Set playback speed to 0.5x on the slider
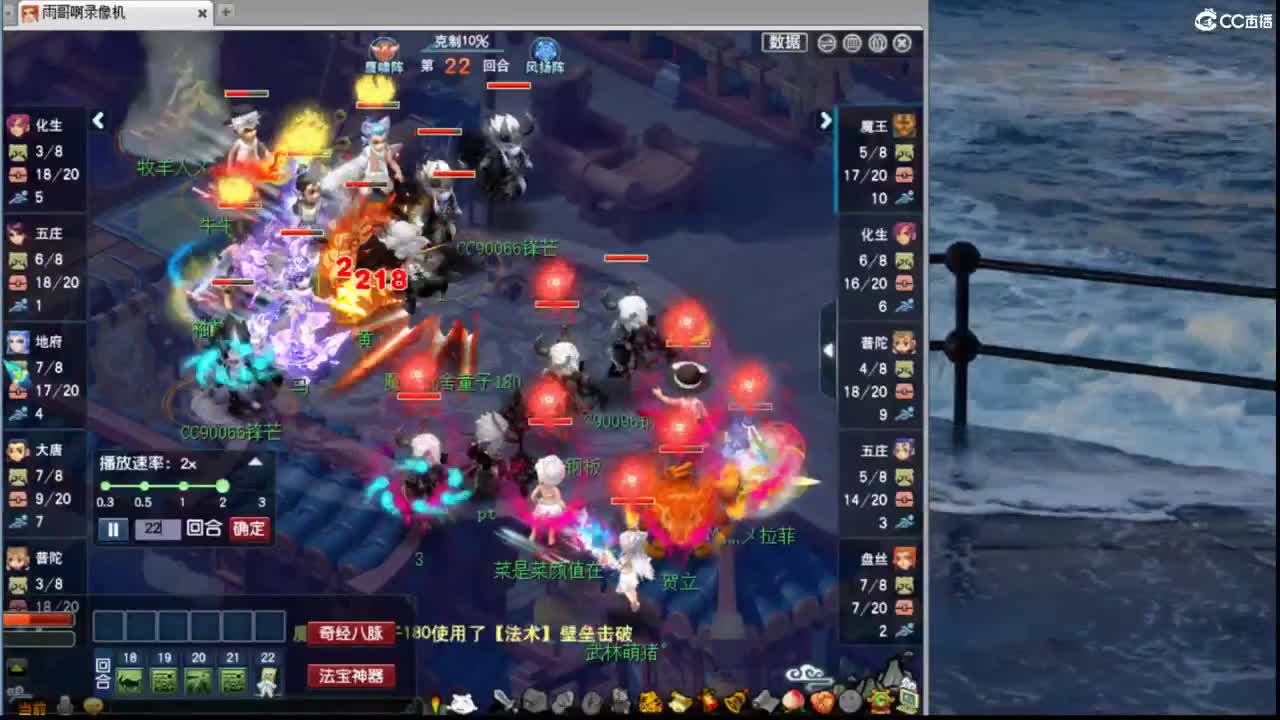 pyautogui.click(x=144, y=485)
